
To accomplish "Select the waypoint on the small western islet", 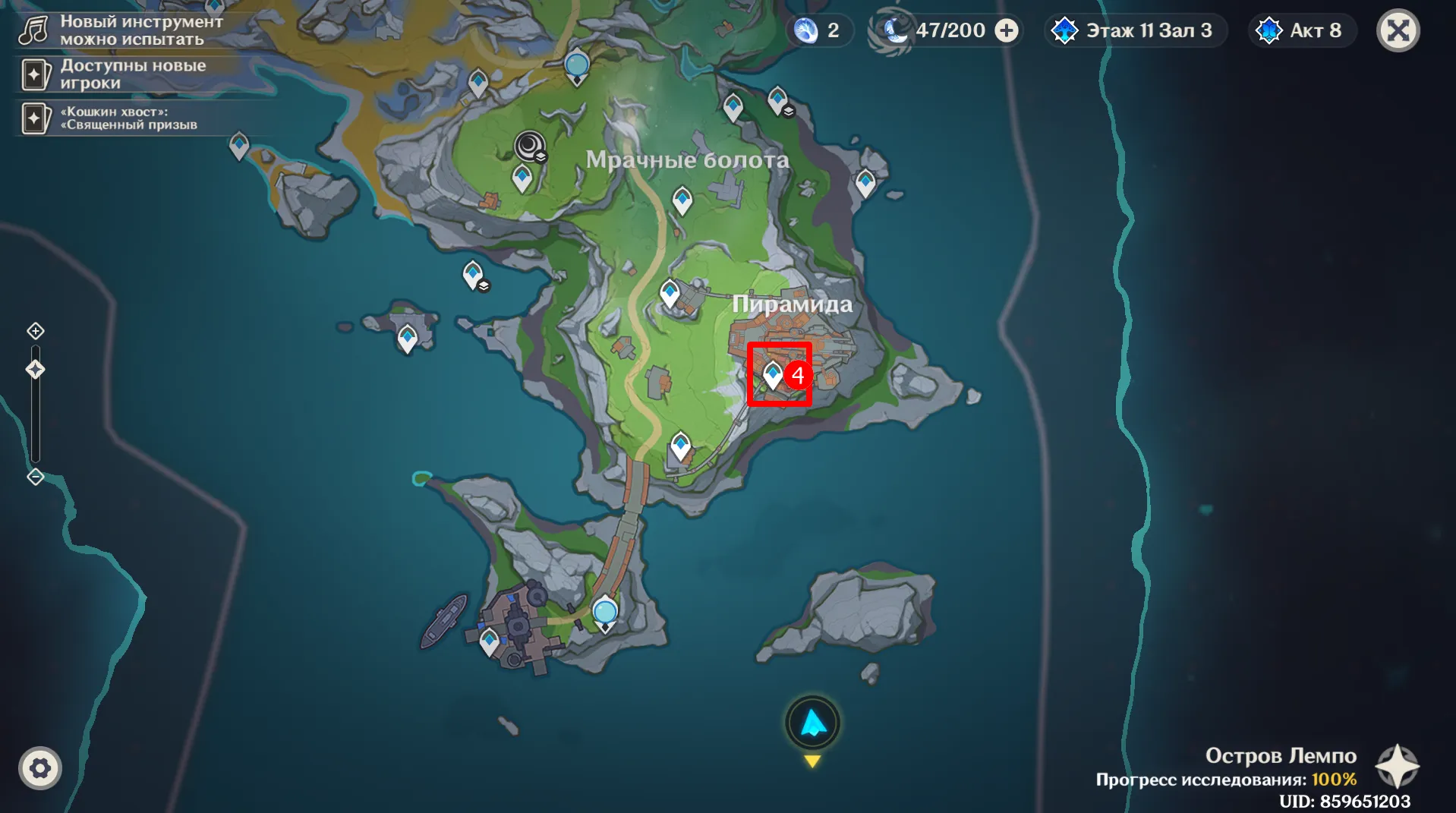I will (408, 337).
